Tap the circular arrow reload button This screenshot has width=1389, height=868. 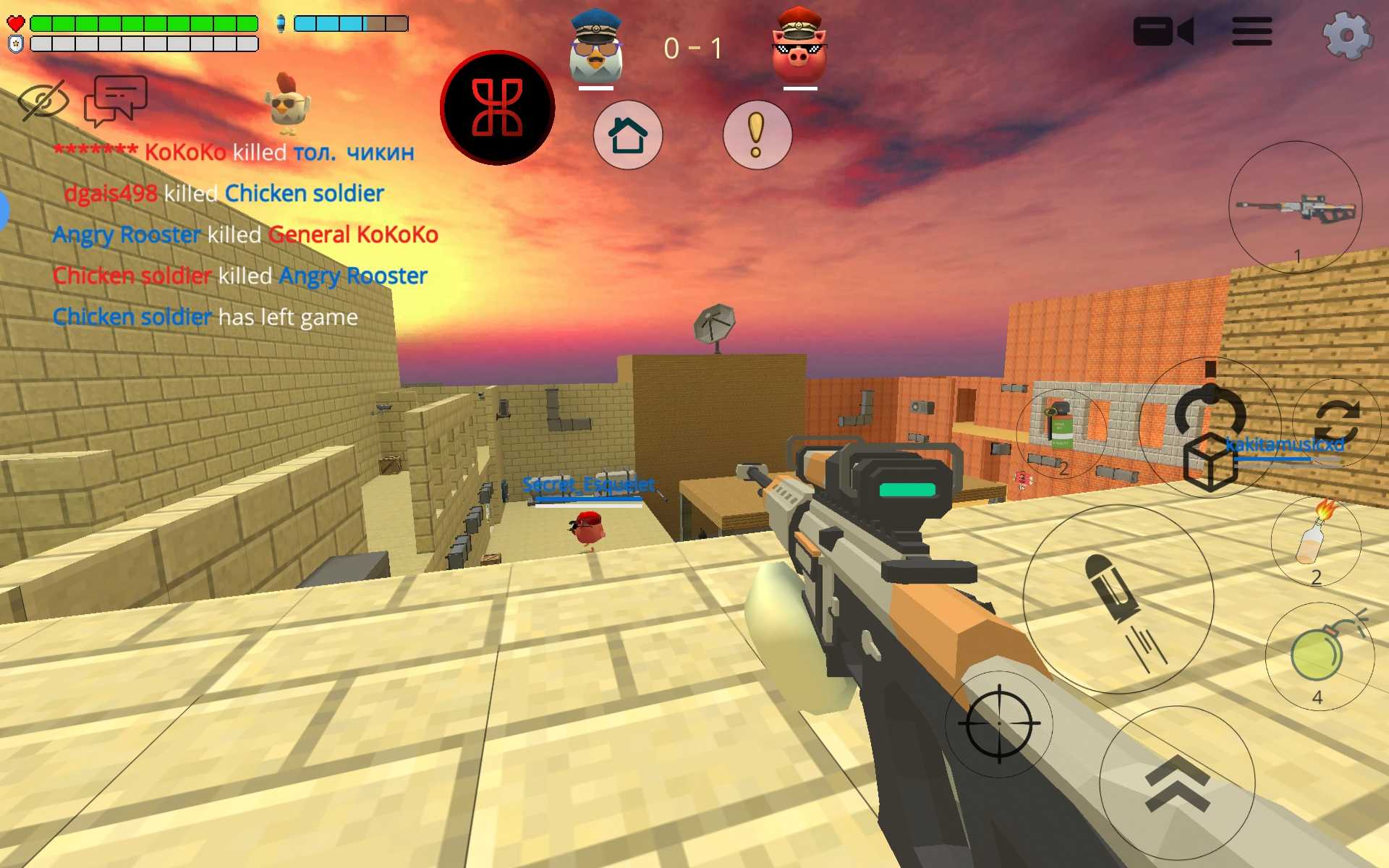pyautogui.click(x=1210, y=417)
